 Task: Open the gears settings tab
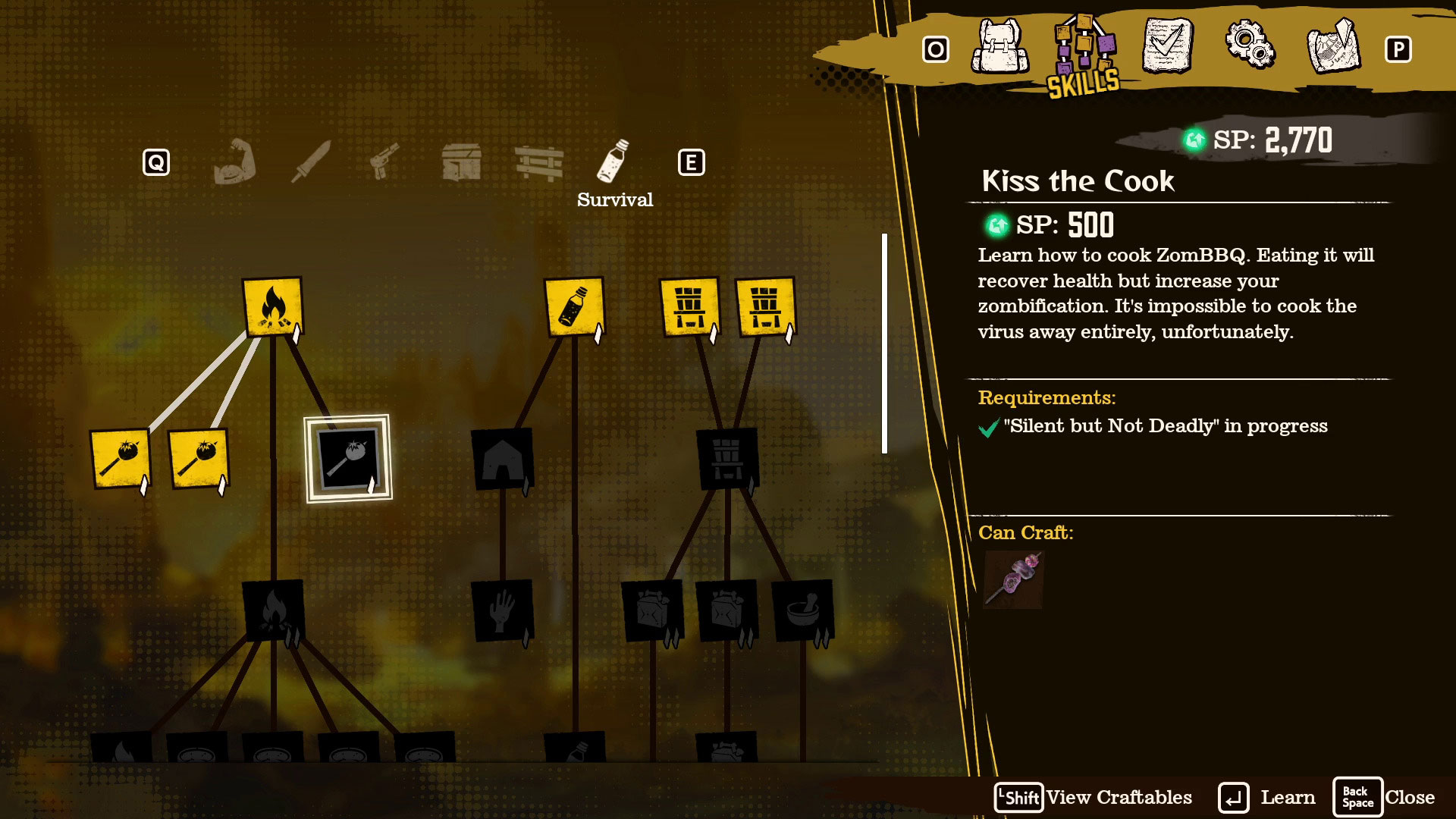1250,45
